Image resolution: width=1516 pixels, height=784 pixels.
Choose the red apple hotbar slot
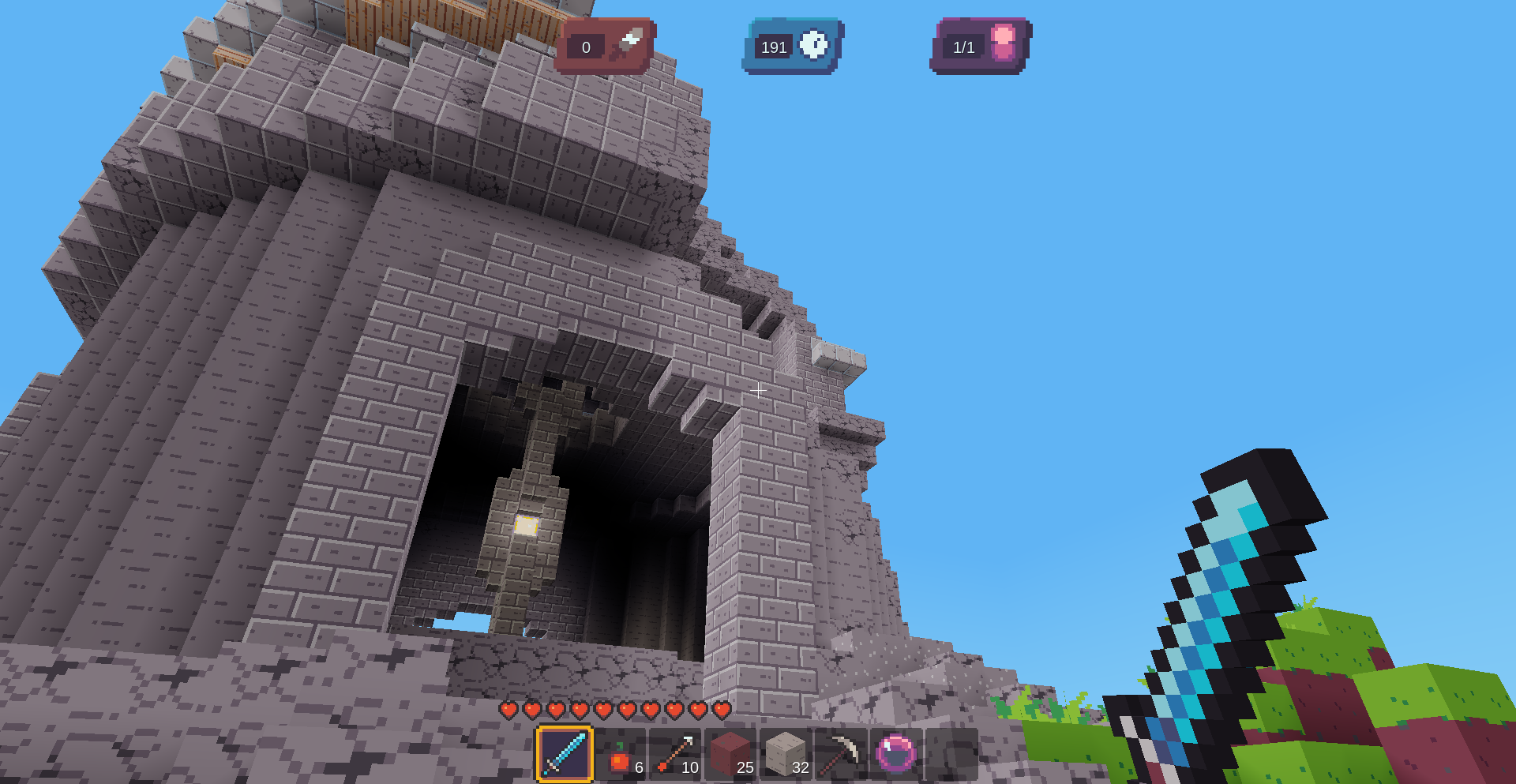621,756
